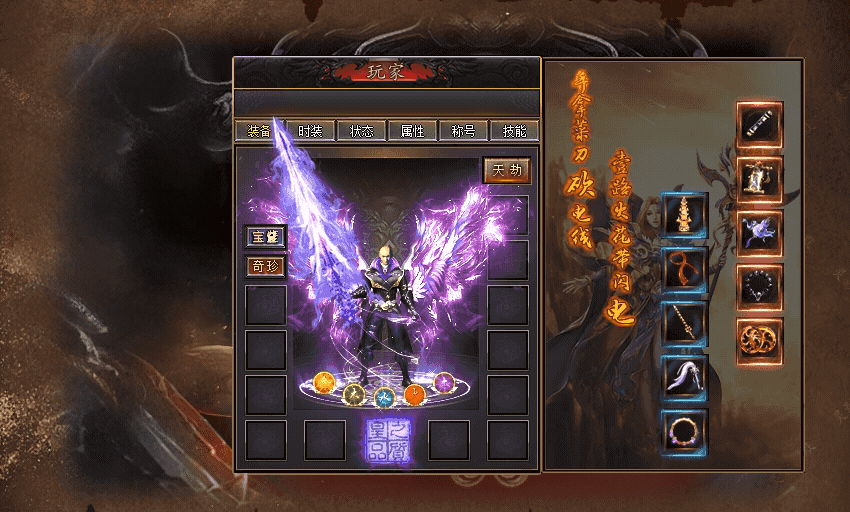Switch to the 称号 title tab
This screenshot has height=512, width=850.
[464, 131]
